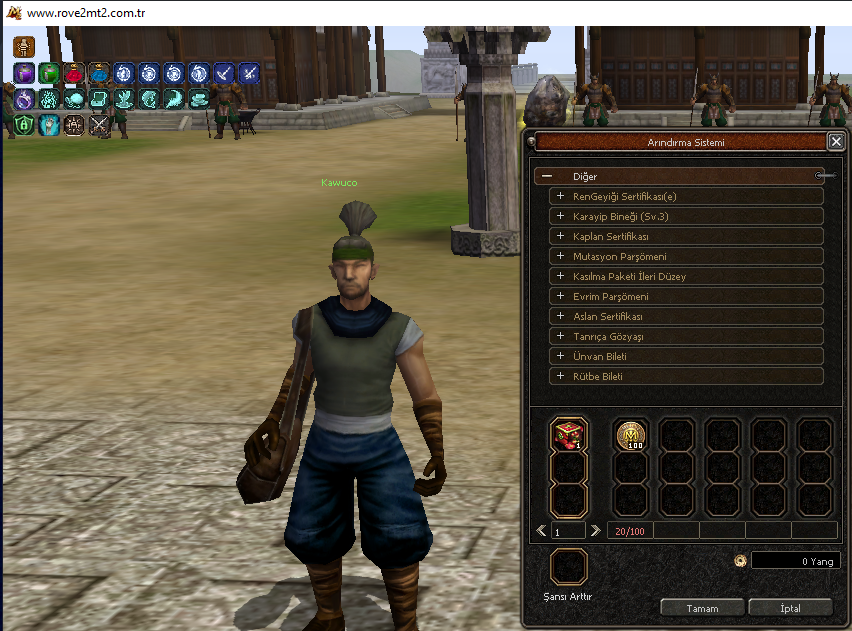Screen dimensions: 852x631
Task: Collapse the Diğer category
Action: point(545,176)
